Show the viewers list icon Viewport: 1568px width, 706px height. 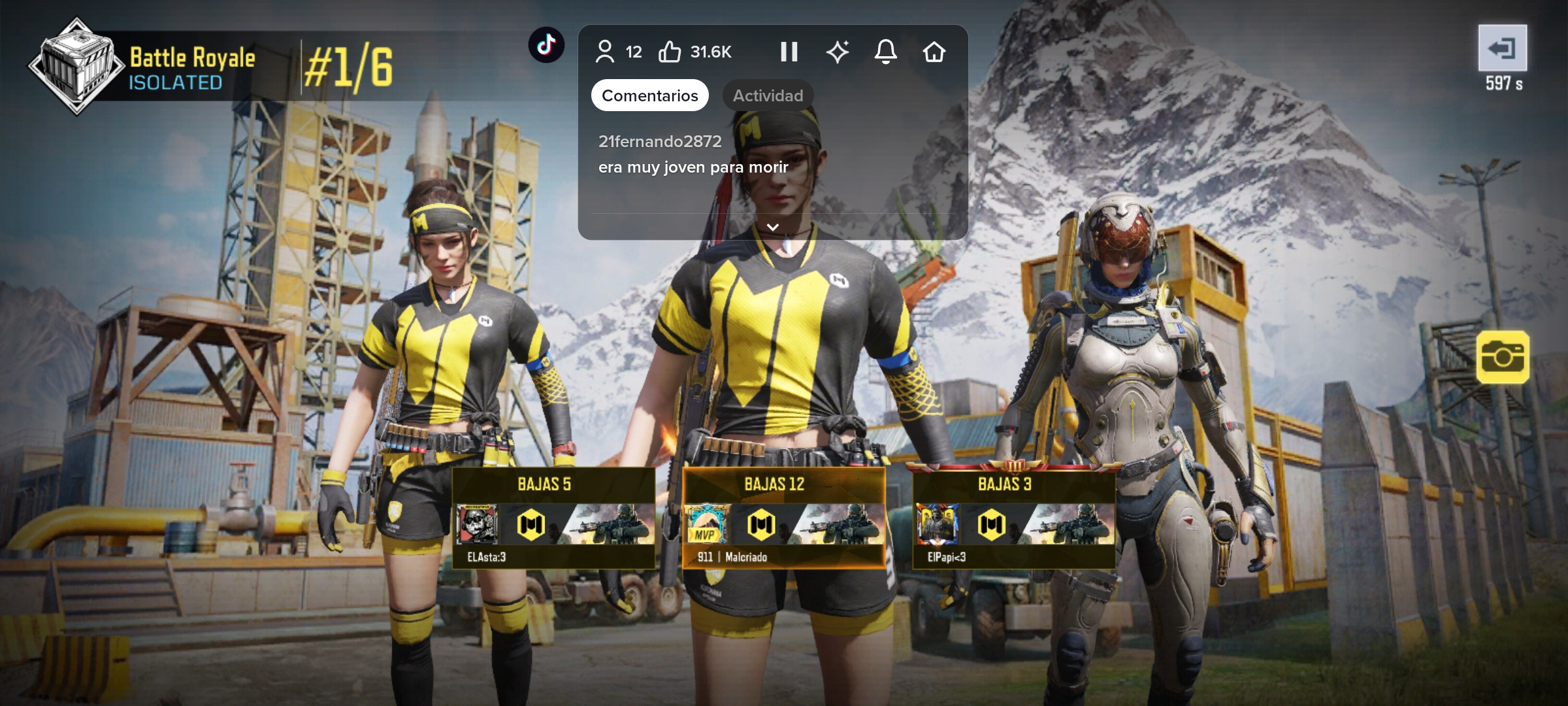[x=605, y=52]
